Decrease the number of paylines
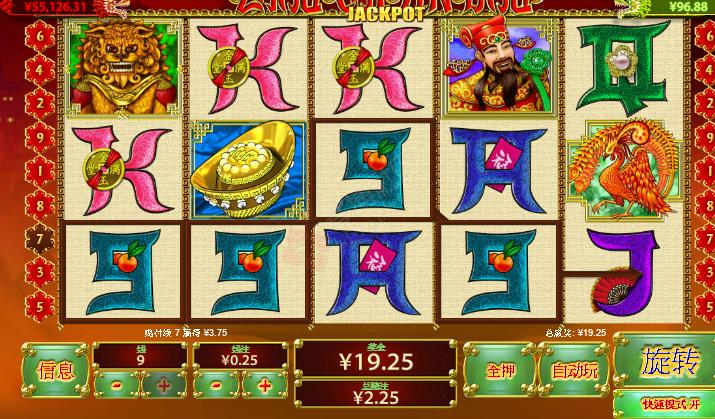Viewport: 715px width, 419px height. [x=117, y=385]
